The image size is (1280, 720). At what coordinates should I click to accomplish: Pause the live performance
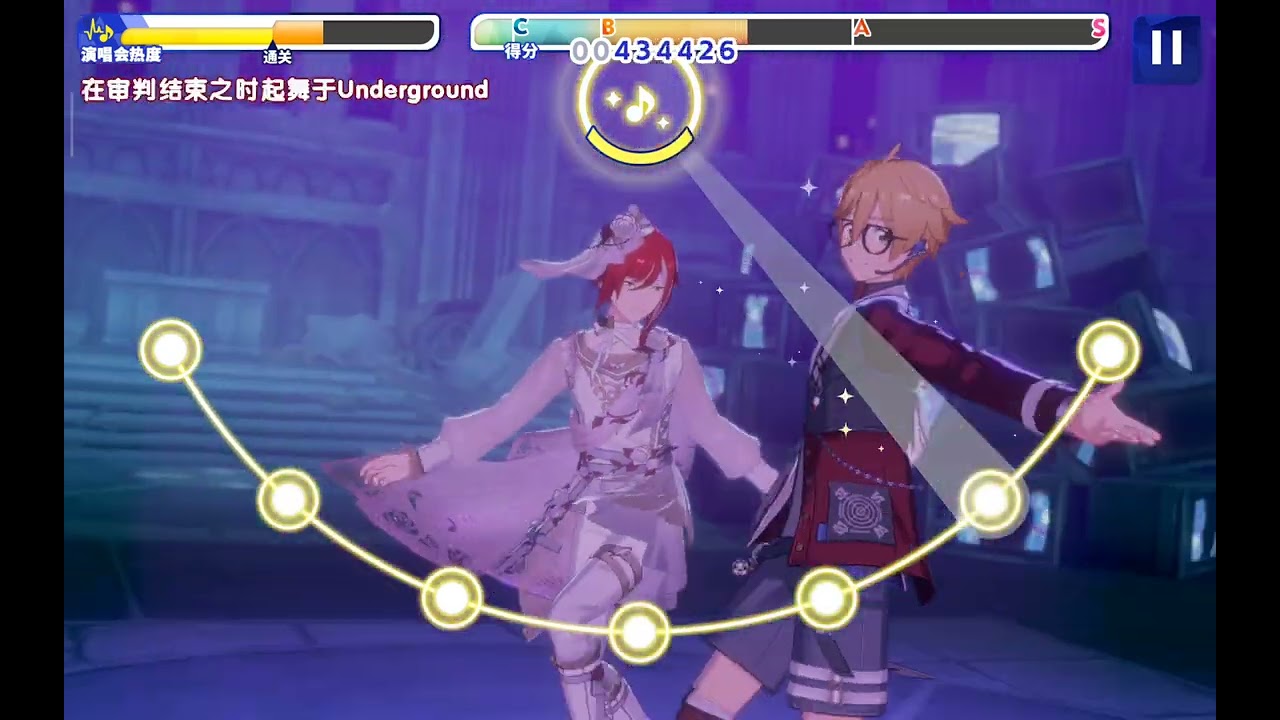pos(1166,47)
